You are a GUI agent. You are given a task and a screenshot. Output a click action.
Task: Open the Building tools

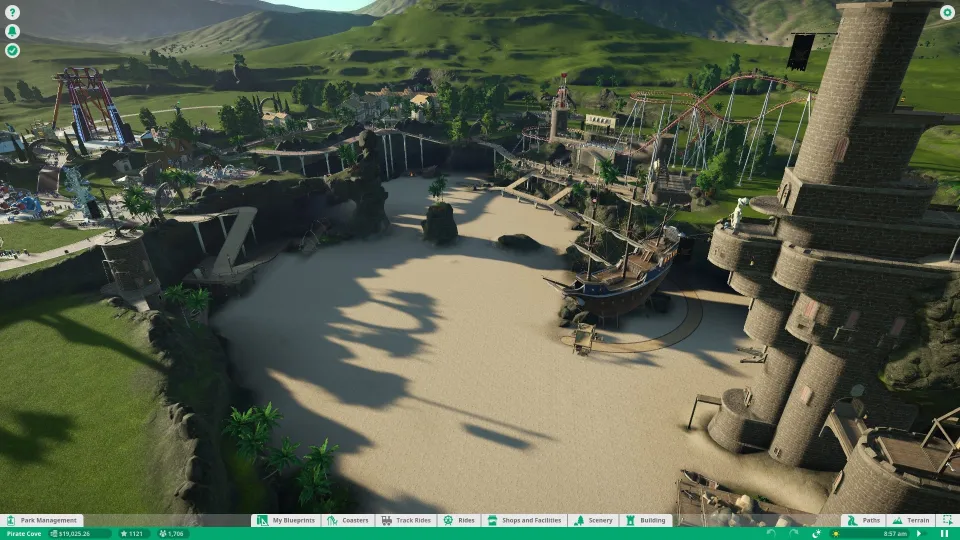646,520
